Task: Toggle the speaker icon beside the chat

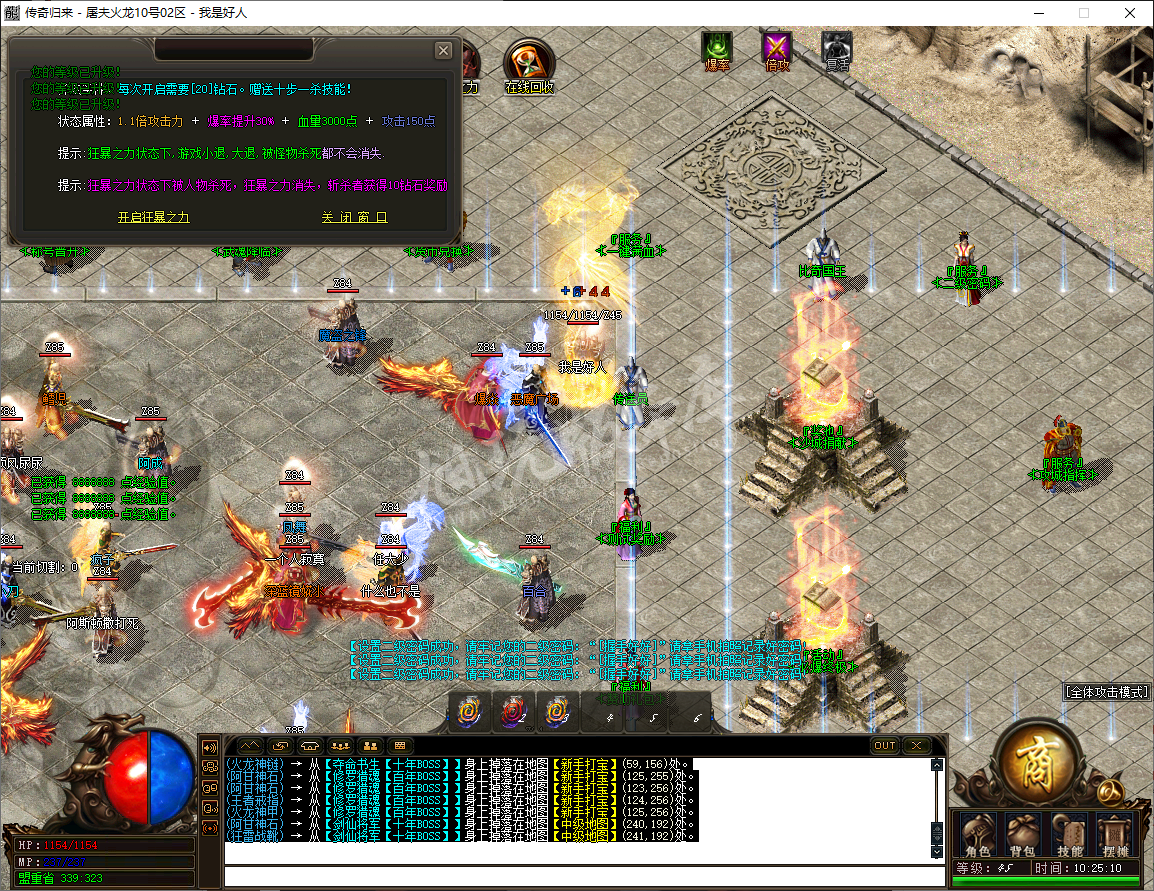Action: tap(210, 747)
